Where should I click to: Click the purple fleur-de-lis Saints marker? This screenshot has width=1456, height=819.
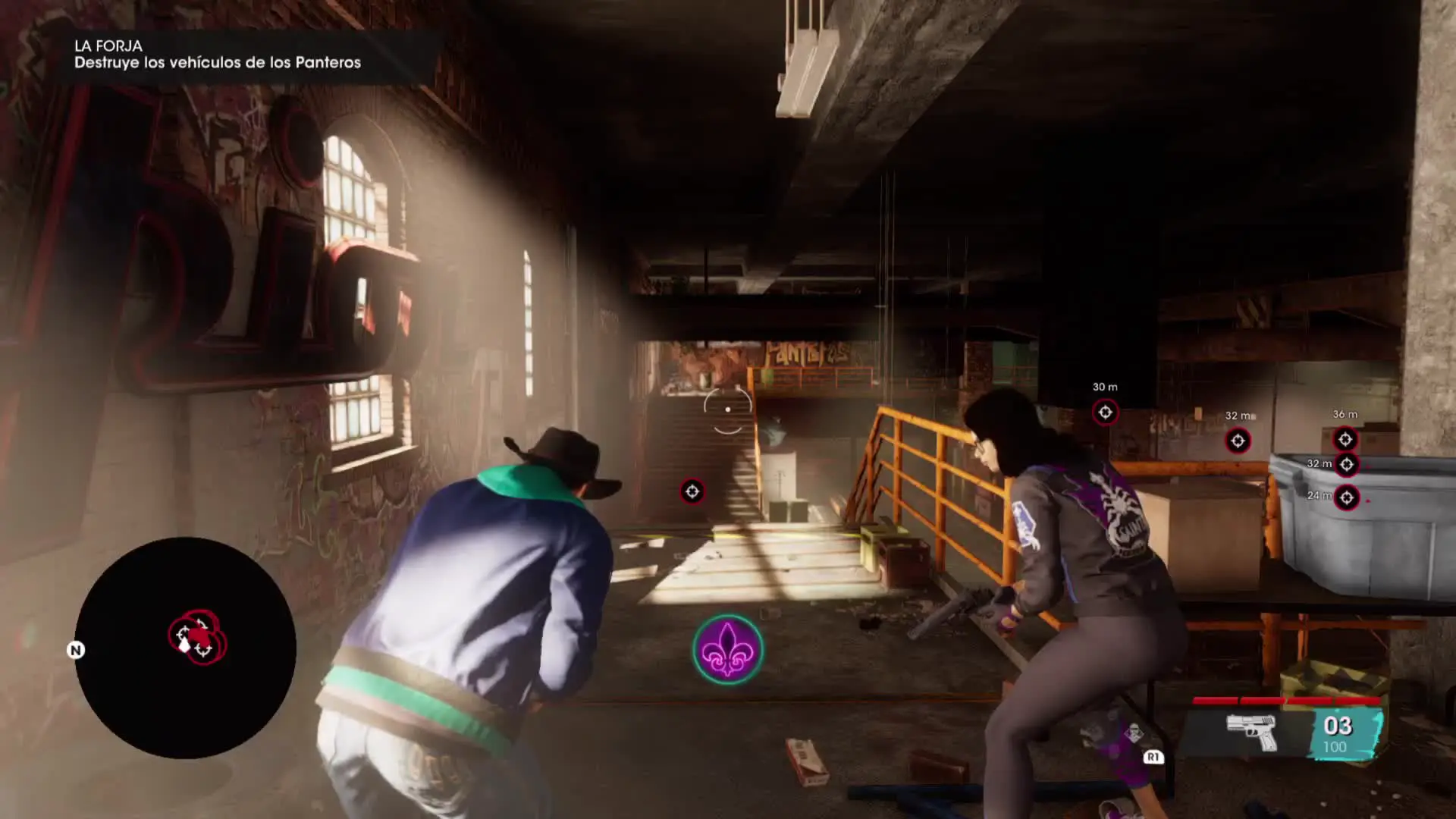(x=727, y=649)
